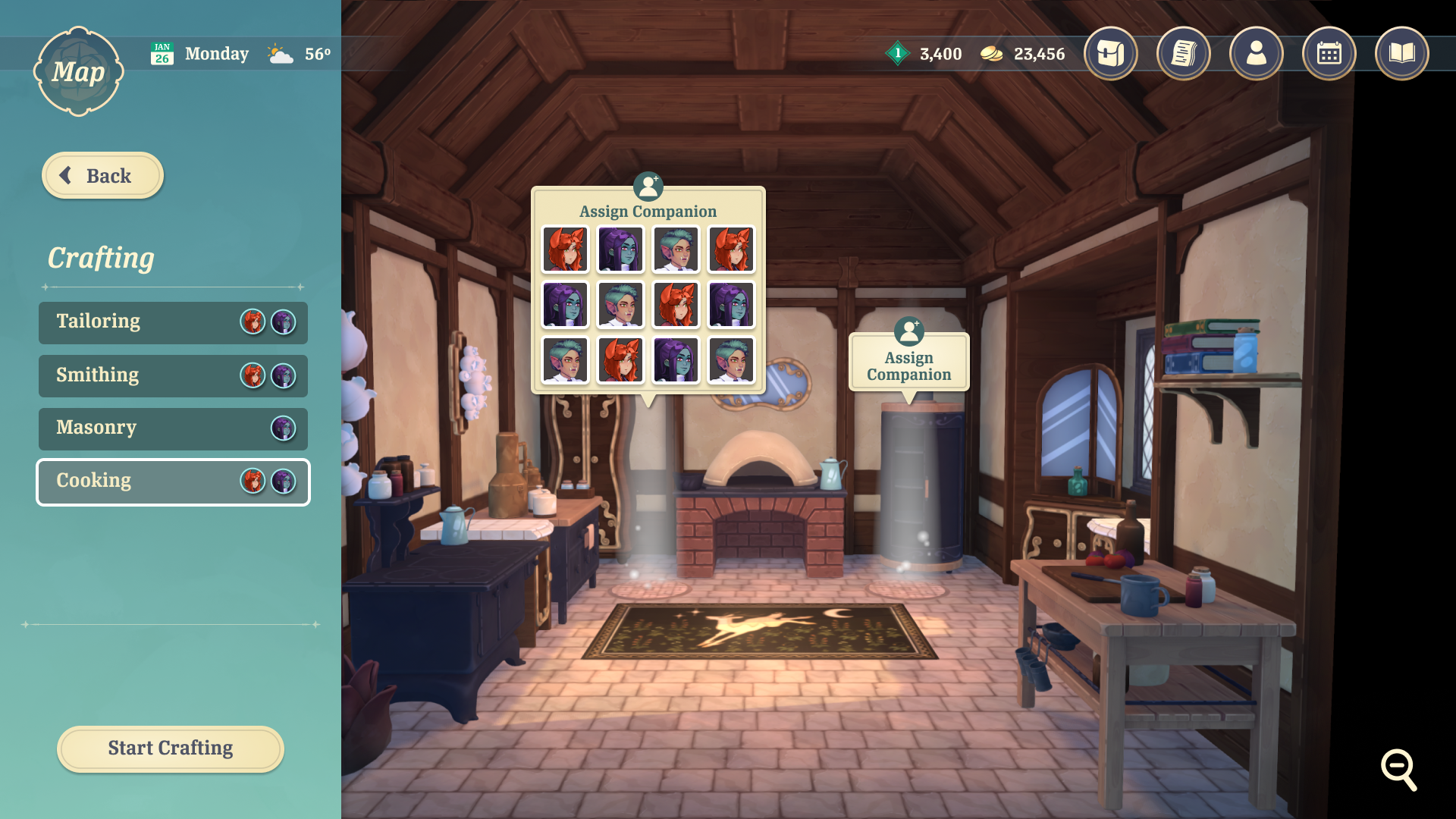This screenshot has height=819, width=1456.
Task: Open the character profile
Action: 1256,53
